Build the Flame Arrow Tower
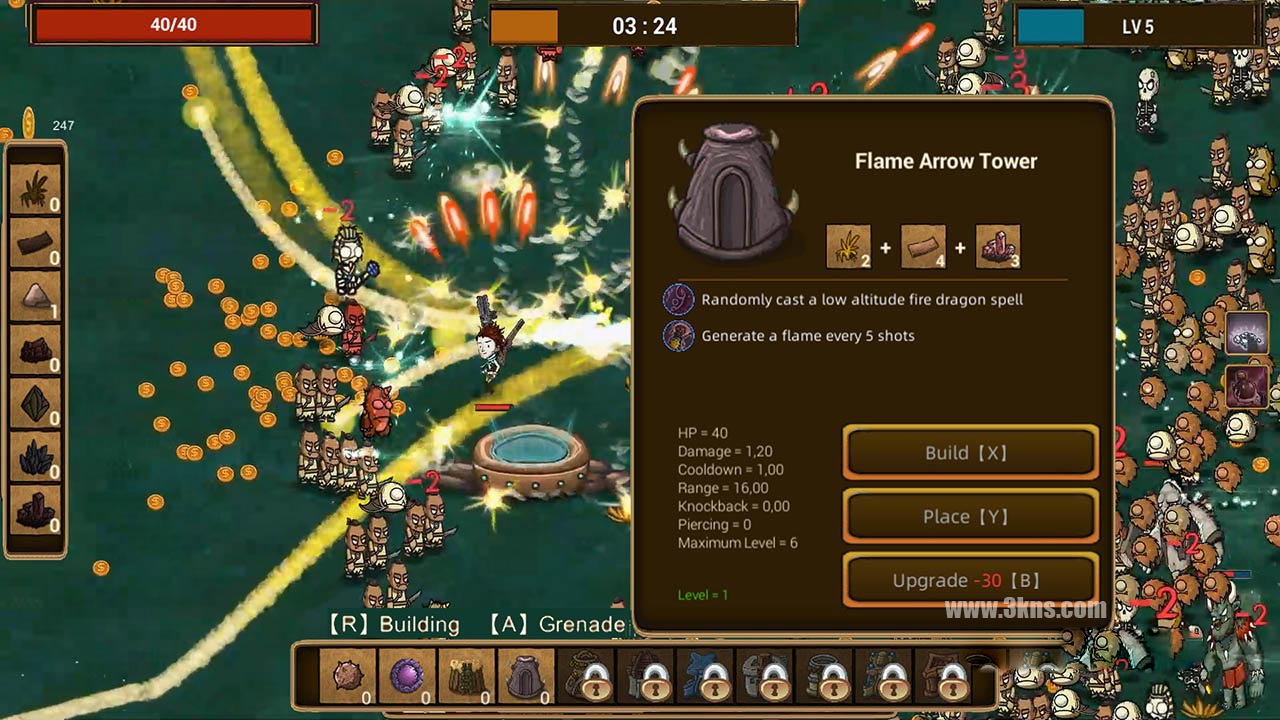This screenshot has height=720, width=1280. [970, 453]
